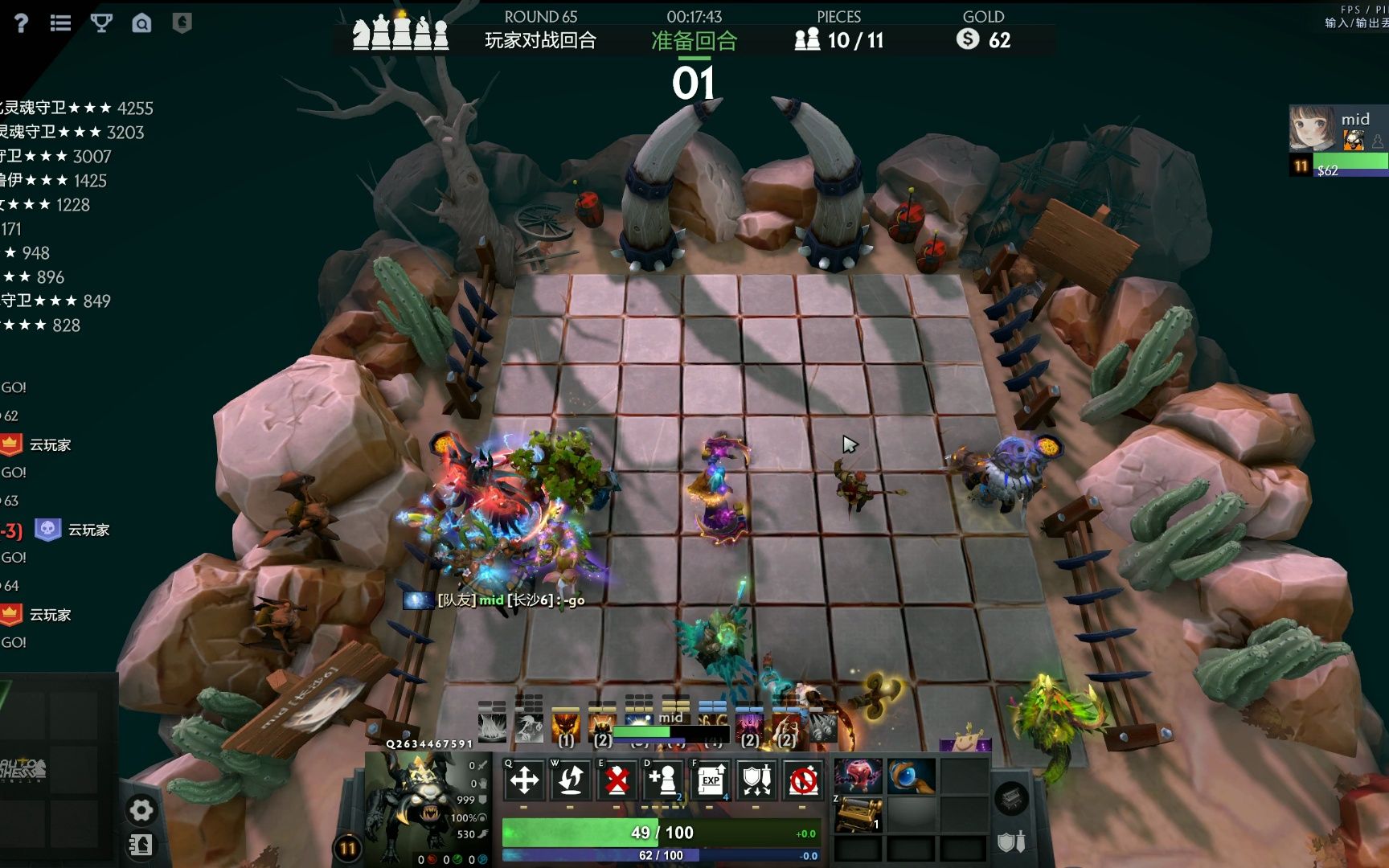Open the question mark help icon
The image size is (1389, 868).
click(x=22, y=23)
